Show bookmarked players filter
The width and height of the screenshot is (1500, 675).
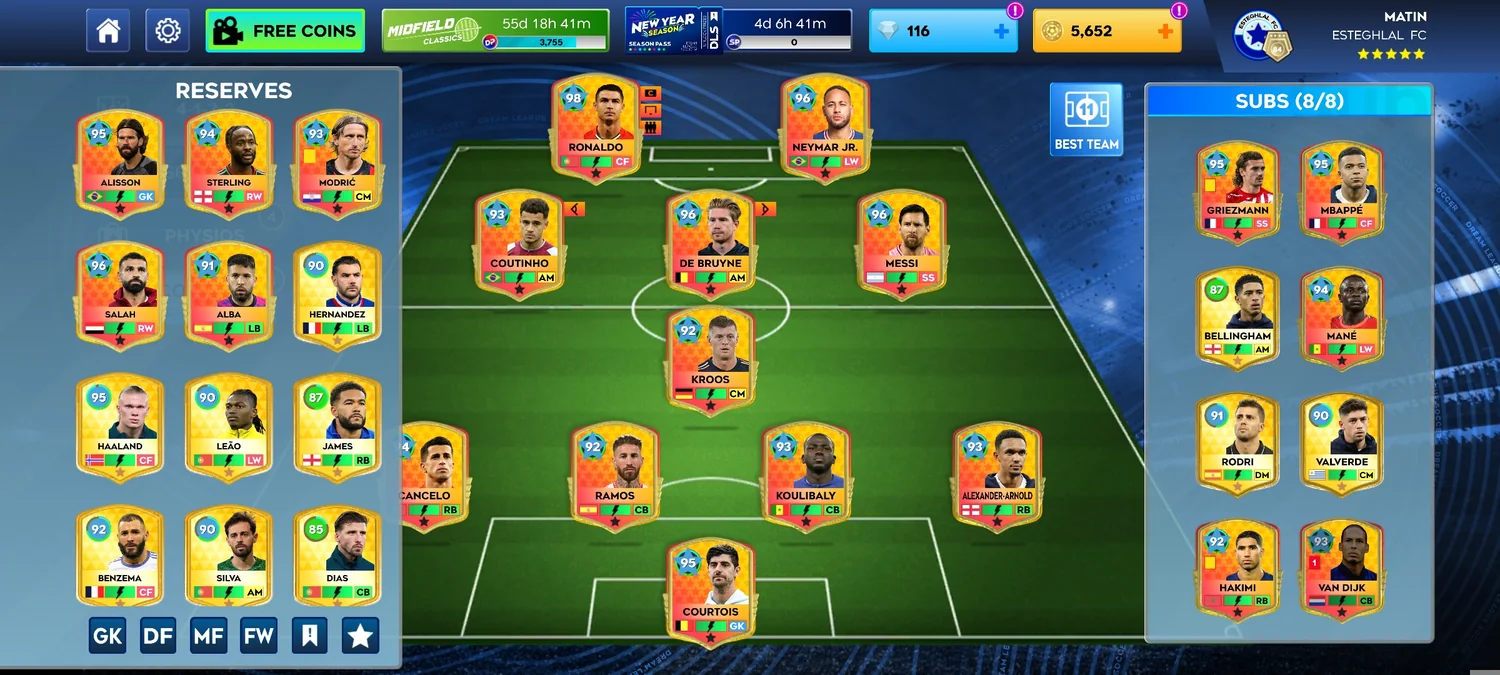(x=309, y=635)
